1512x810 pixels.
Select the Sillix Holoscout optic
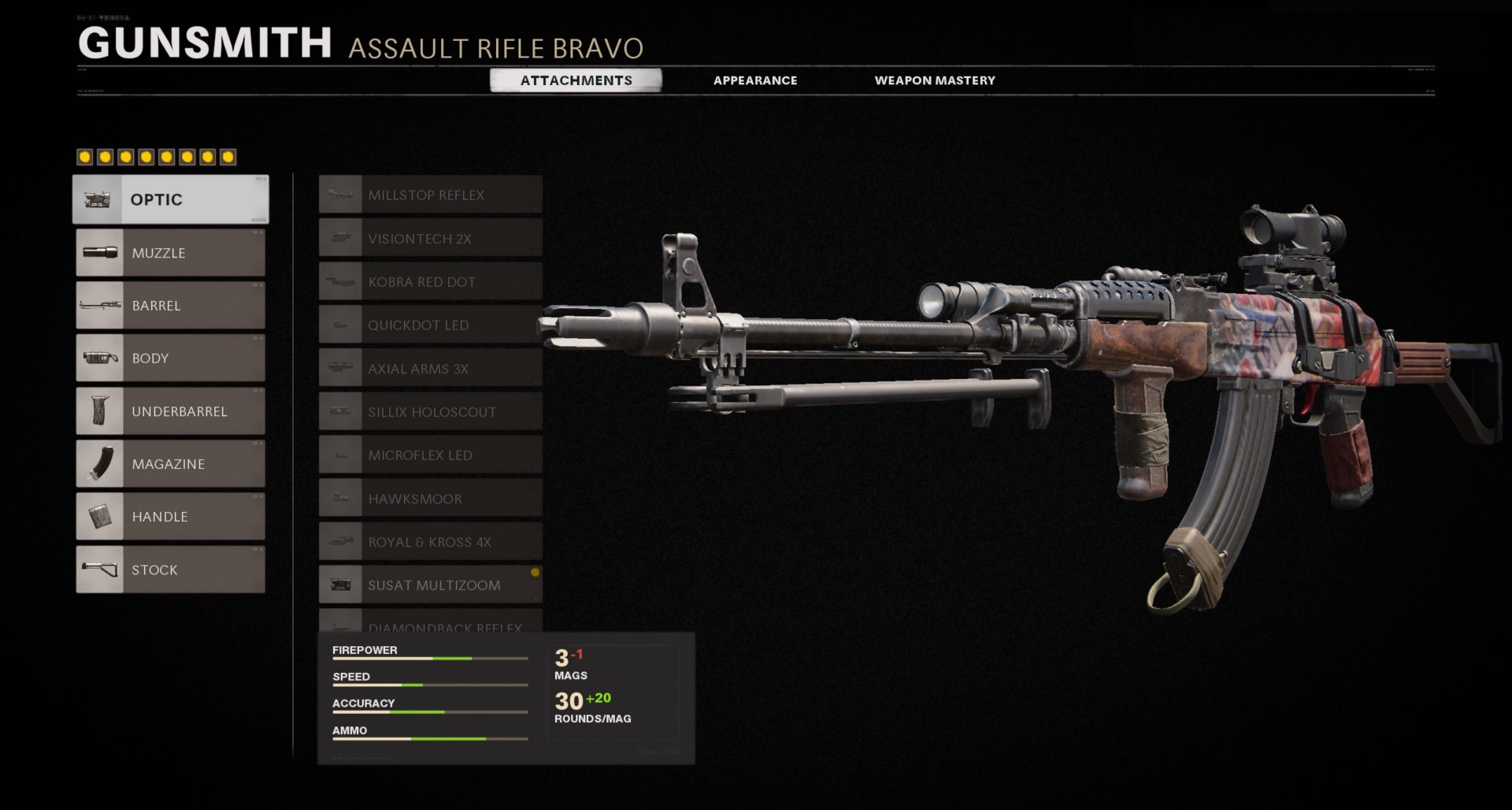pyautogui.click(x=431, y=411)
